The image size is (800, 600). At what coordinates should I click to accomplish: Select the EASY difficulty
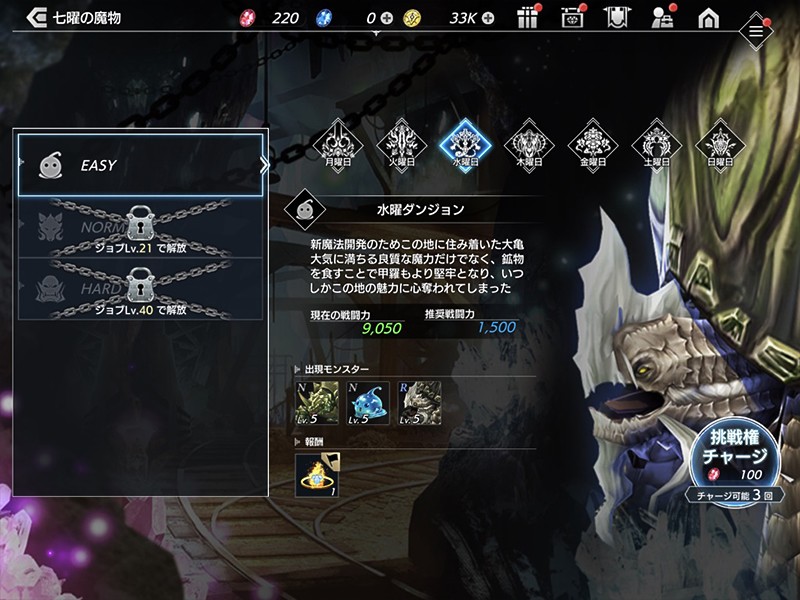142,165
